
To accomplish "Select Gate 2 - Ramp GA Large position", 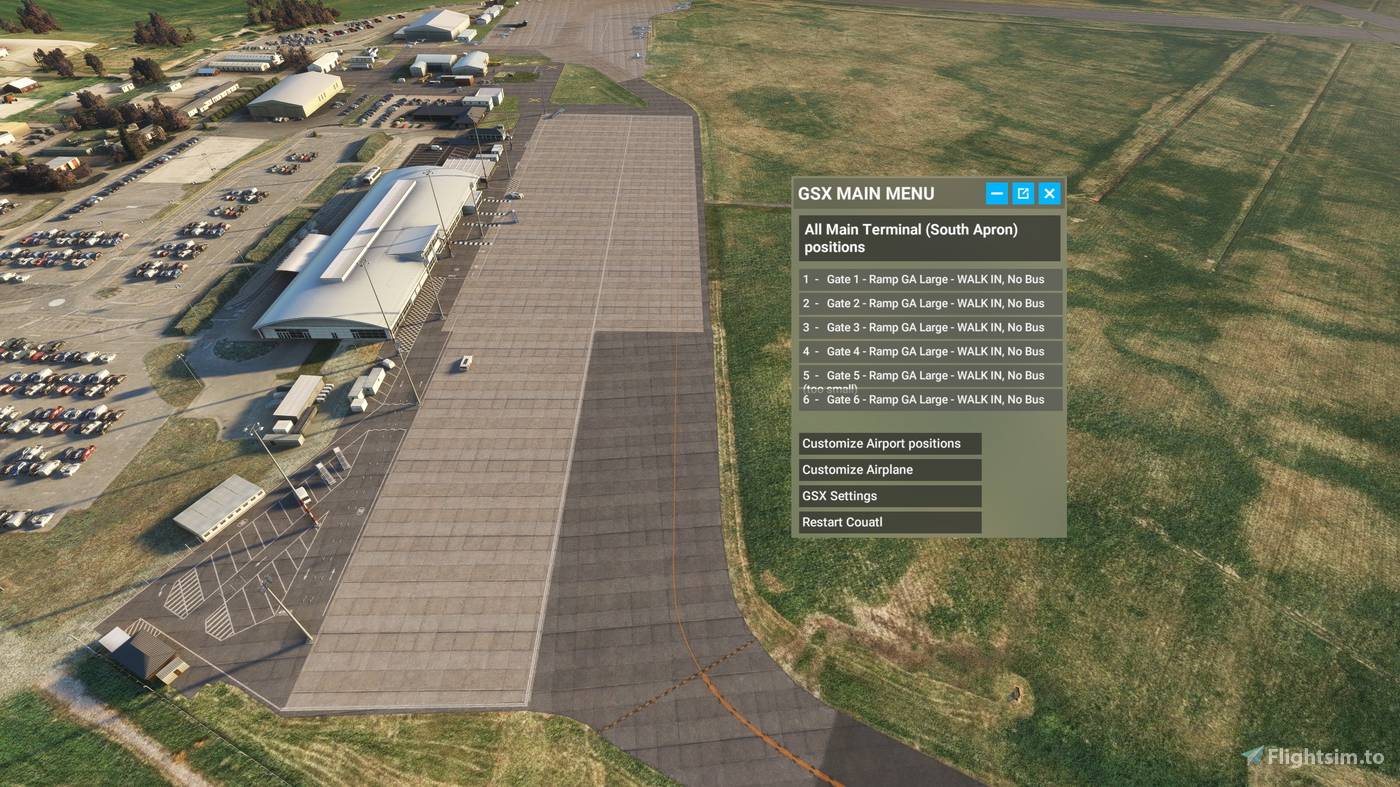I will (x=930, y=303).
